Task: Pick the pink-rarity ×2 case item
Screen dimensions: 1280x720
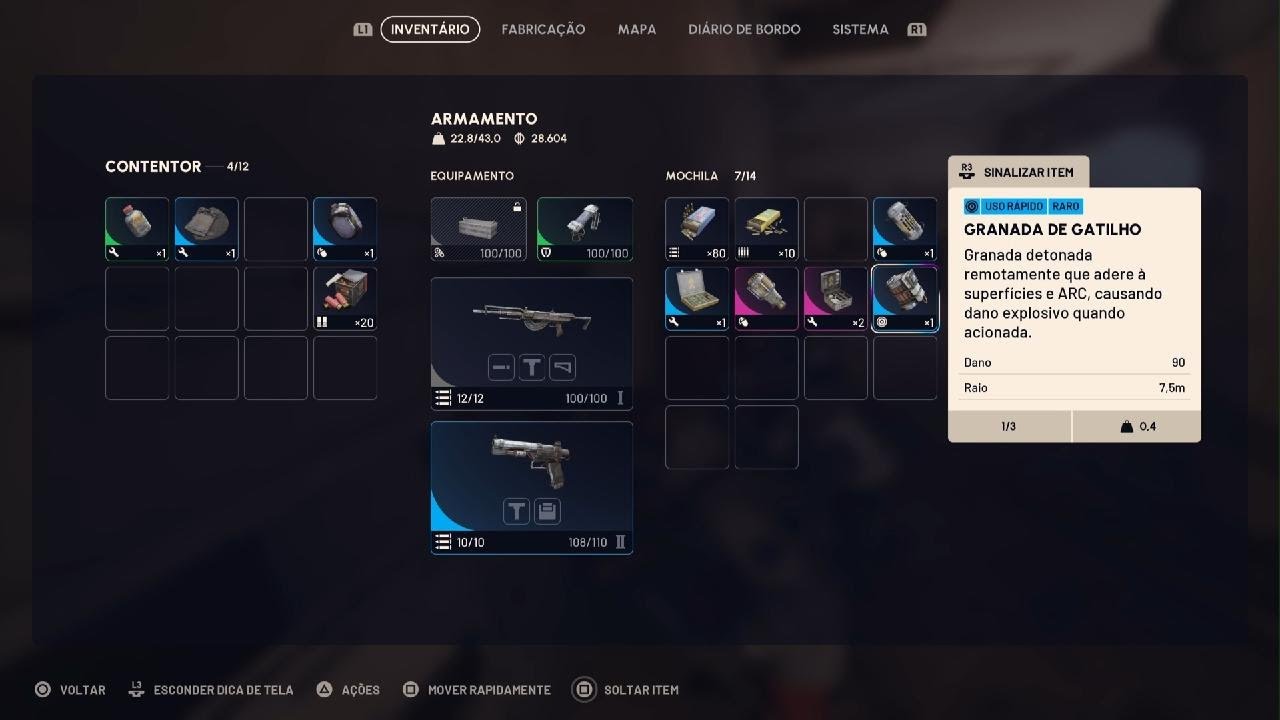Action: tap(836, 298)
